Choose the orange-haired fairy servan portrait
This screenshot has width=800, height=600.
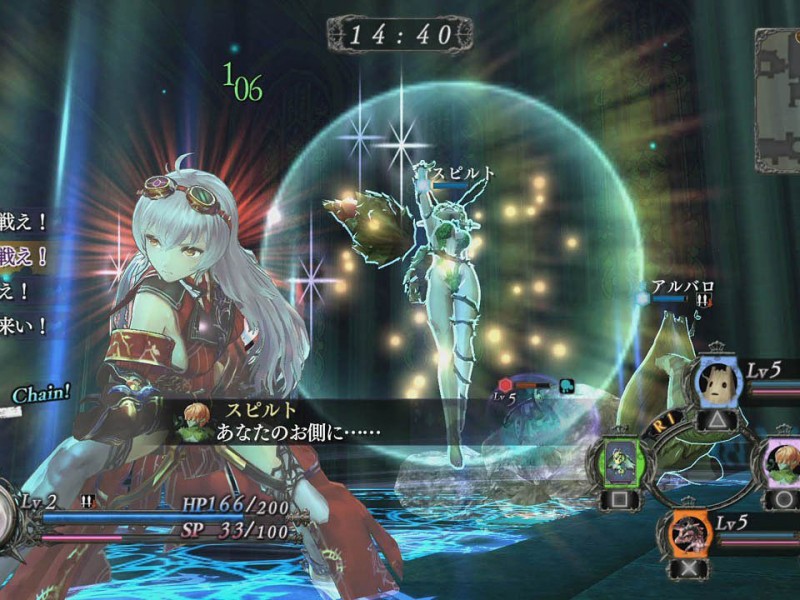[779, 462]
